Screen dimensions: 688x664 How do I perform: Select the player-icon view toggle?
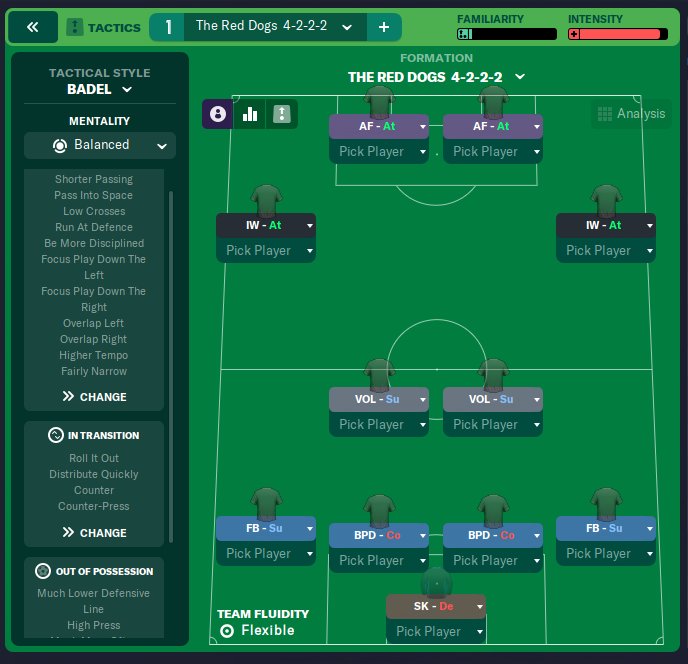(218, 115)
